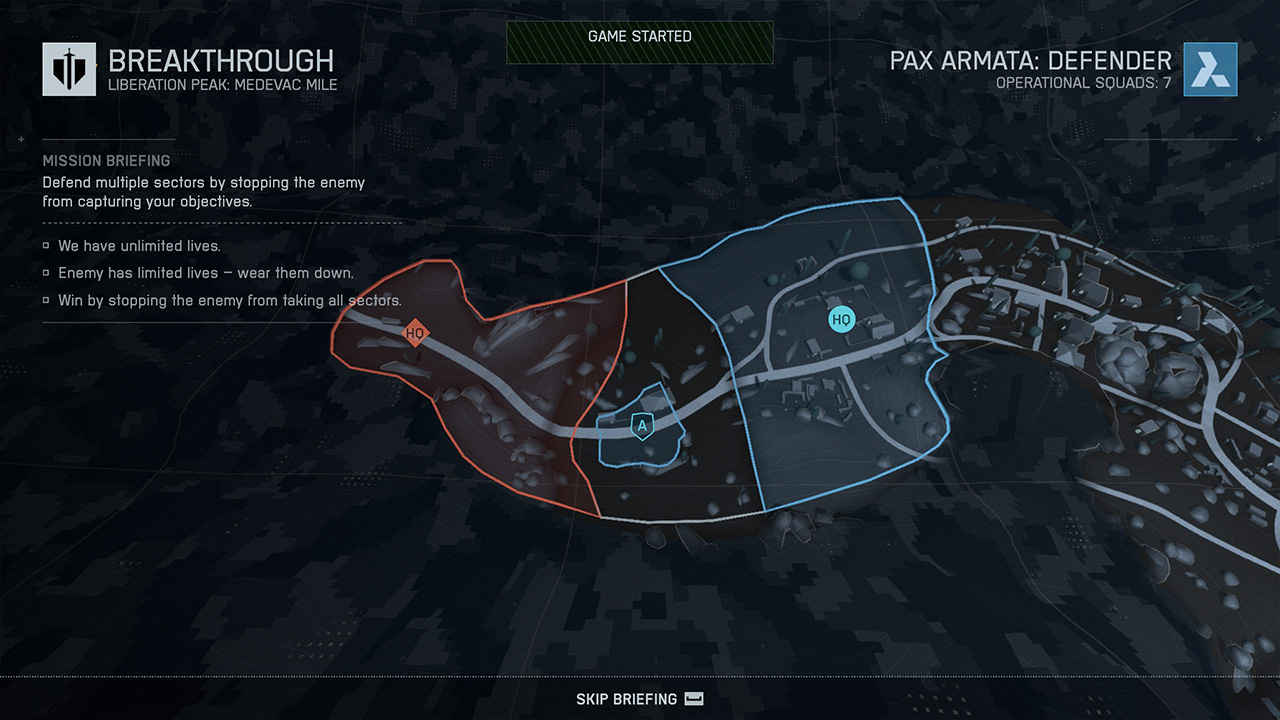
Task: Click the Breakthrough mode shield icon
Action: pyautogui.click(x=69, y=69)
